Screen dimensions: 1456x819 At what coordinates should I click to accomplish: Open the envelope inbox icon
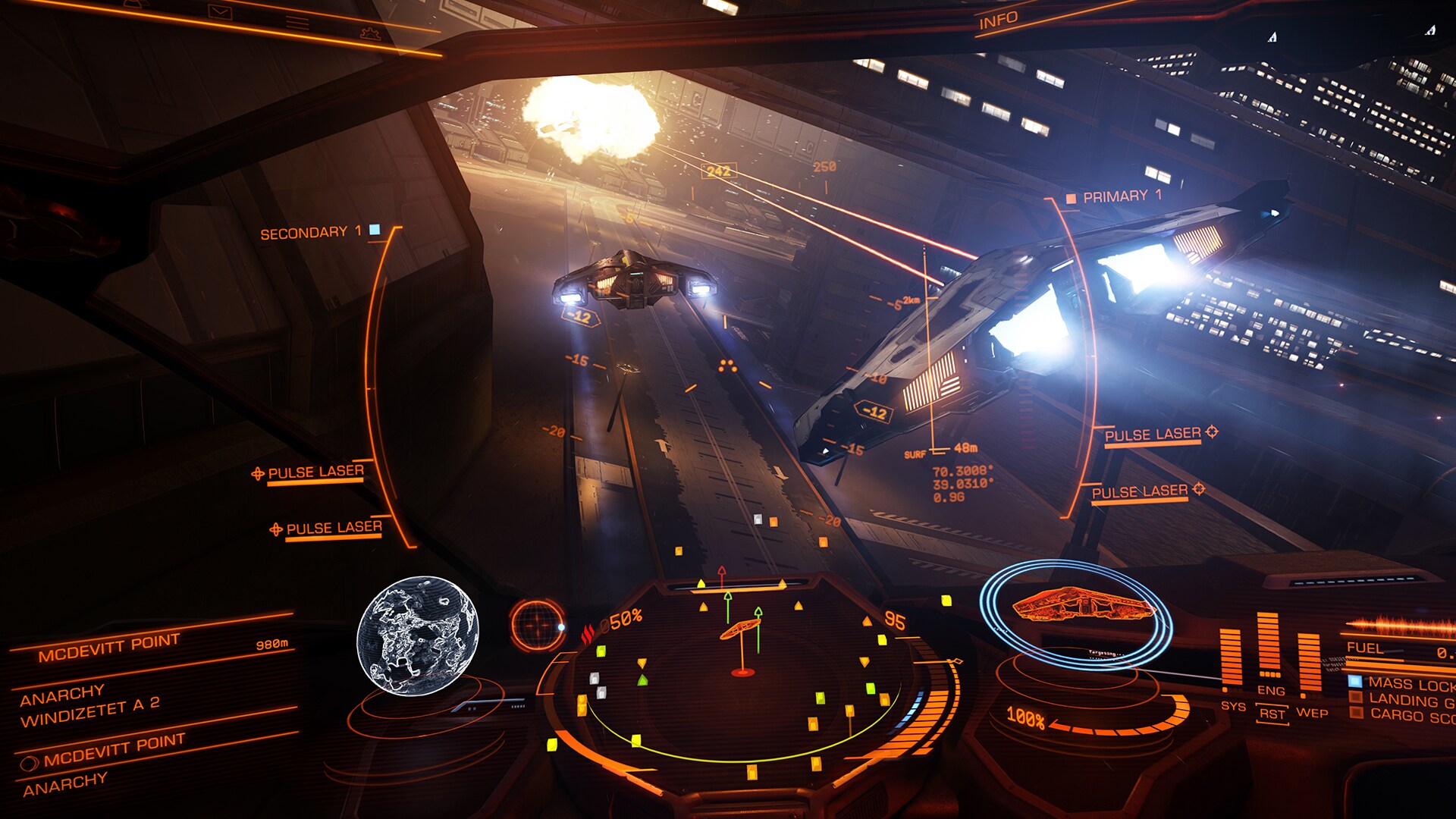[220, 12]
